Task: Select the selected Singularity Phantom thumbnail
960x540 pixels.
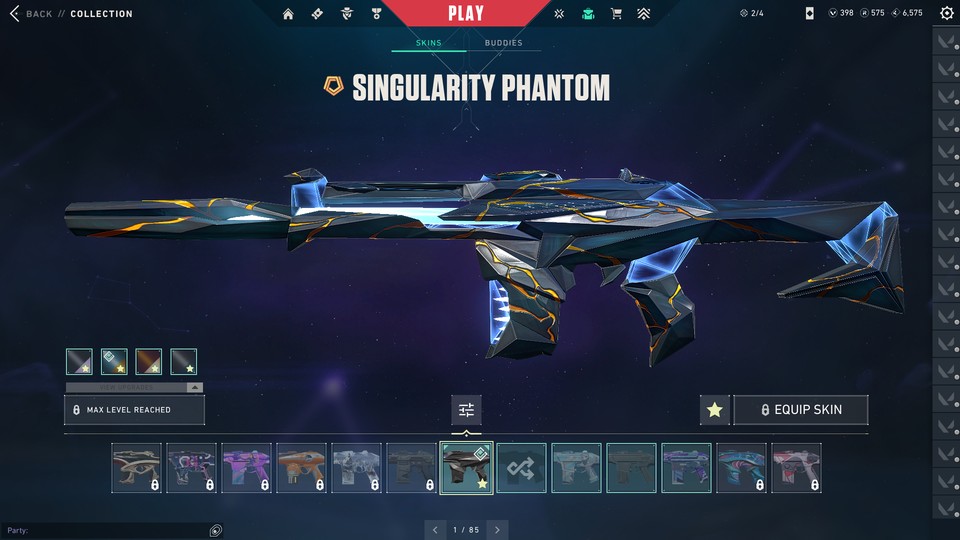Action: (466, 468)
